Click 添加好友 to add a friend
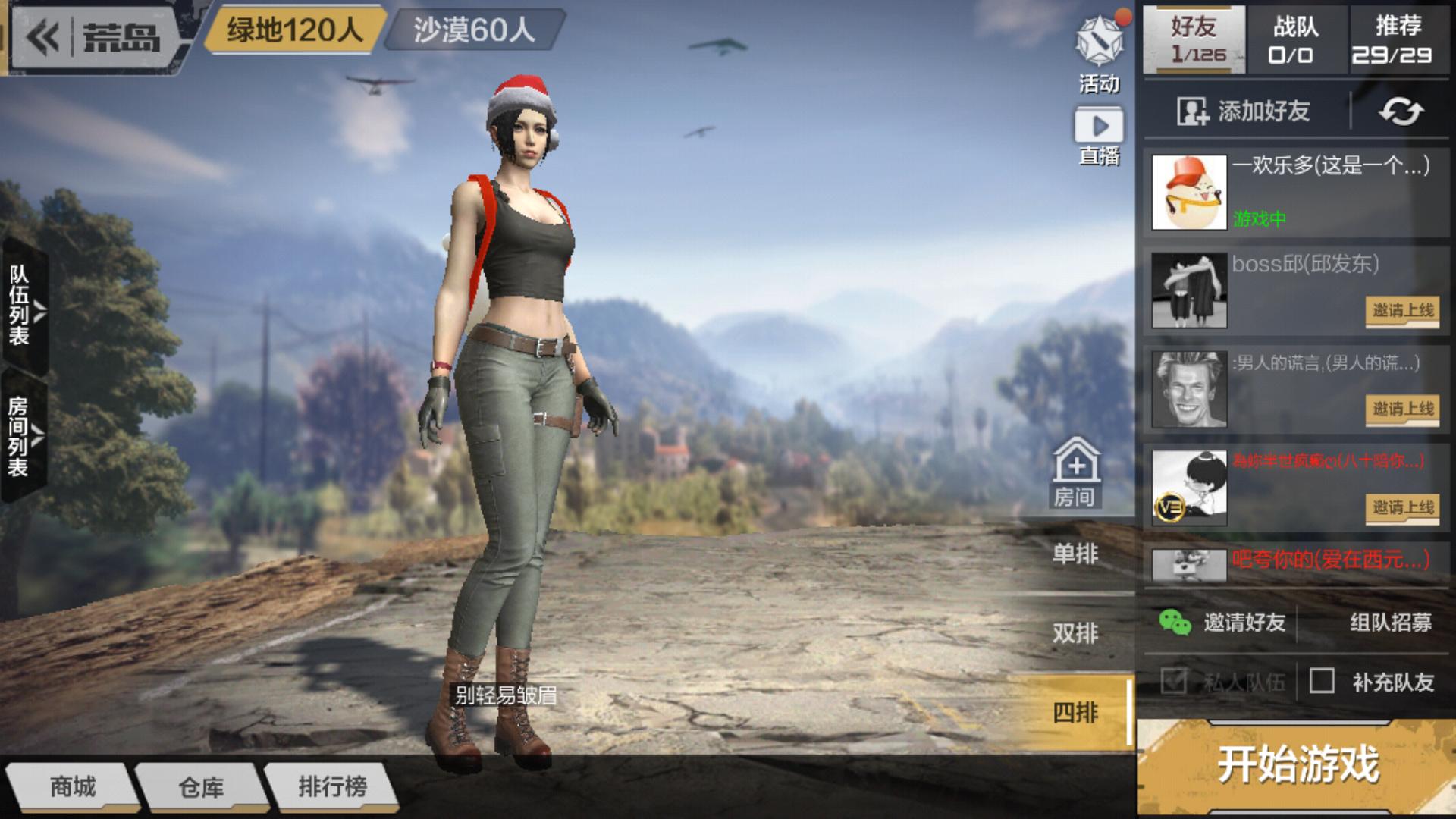1456x819 pixels. tap(1244, 111)
